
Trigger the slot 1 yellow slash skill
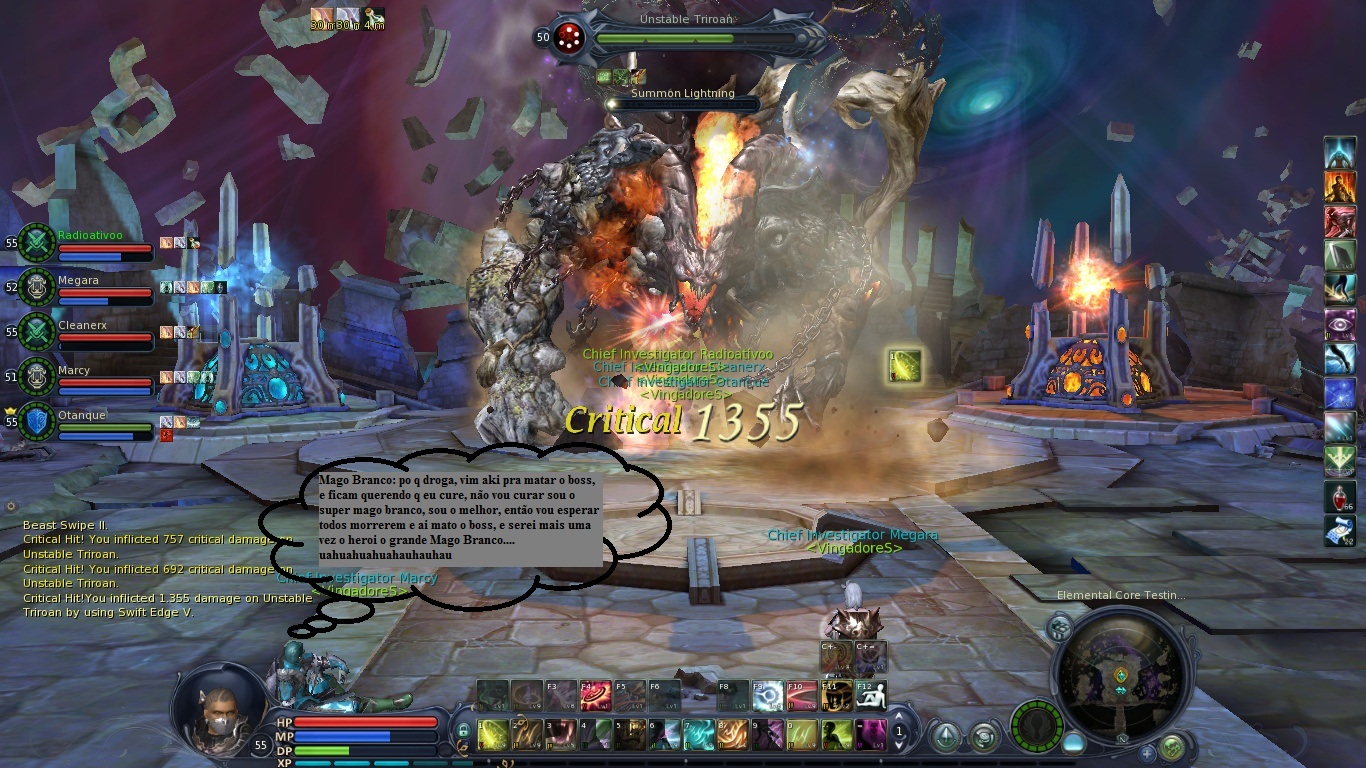(x=492, y=735)
